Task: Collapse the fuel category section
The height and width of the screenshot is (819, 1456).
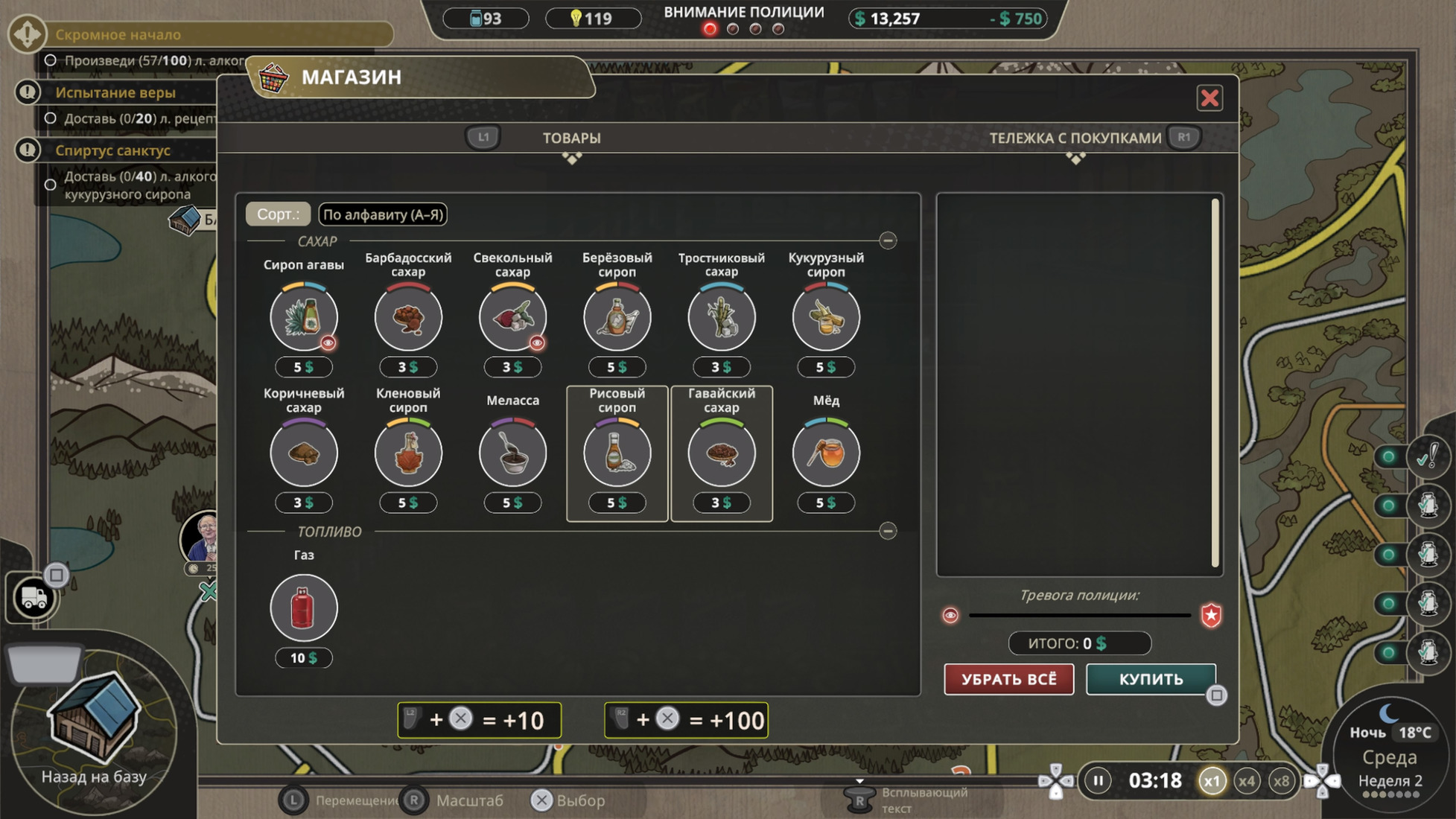Action: tap(888, 531)
